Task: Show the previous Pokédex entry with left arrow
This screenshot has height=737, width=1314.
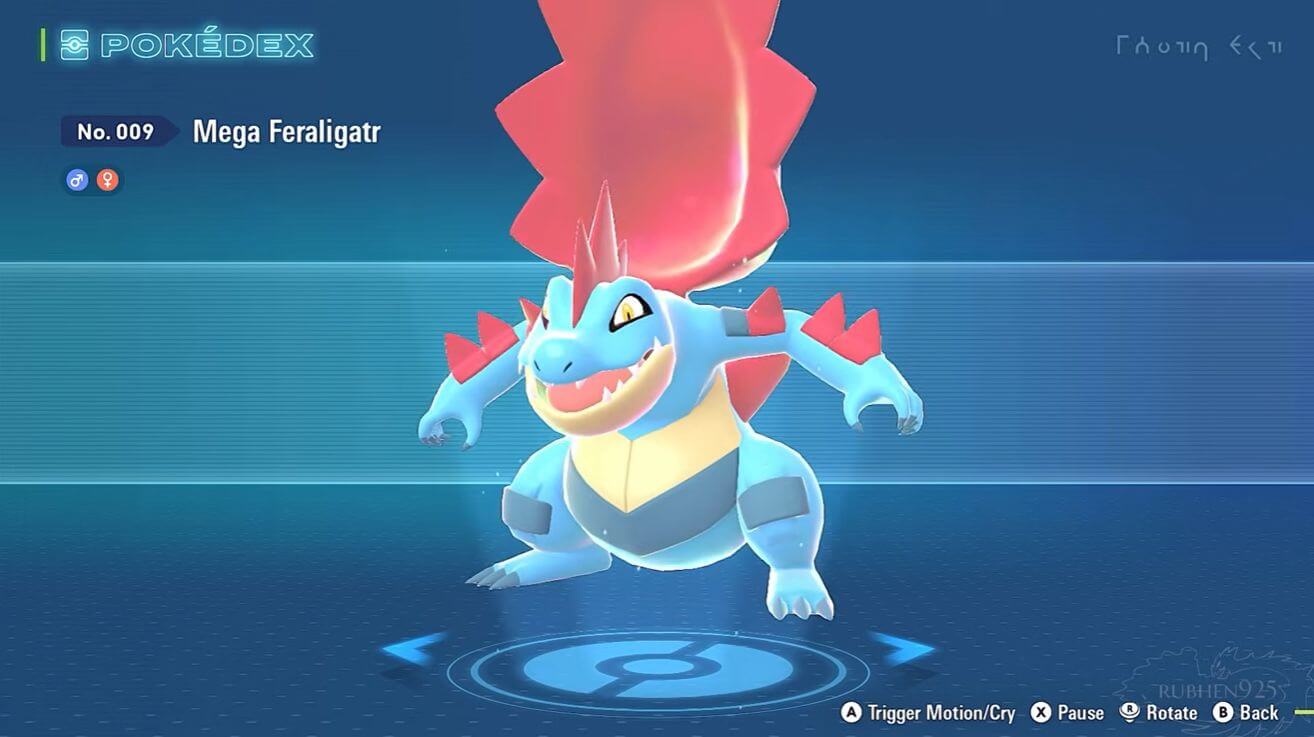Action: [x=413, y=649]
